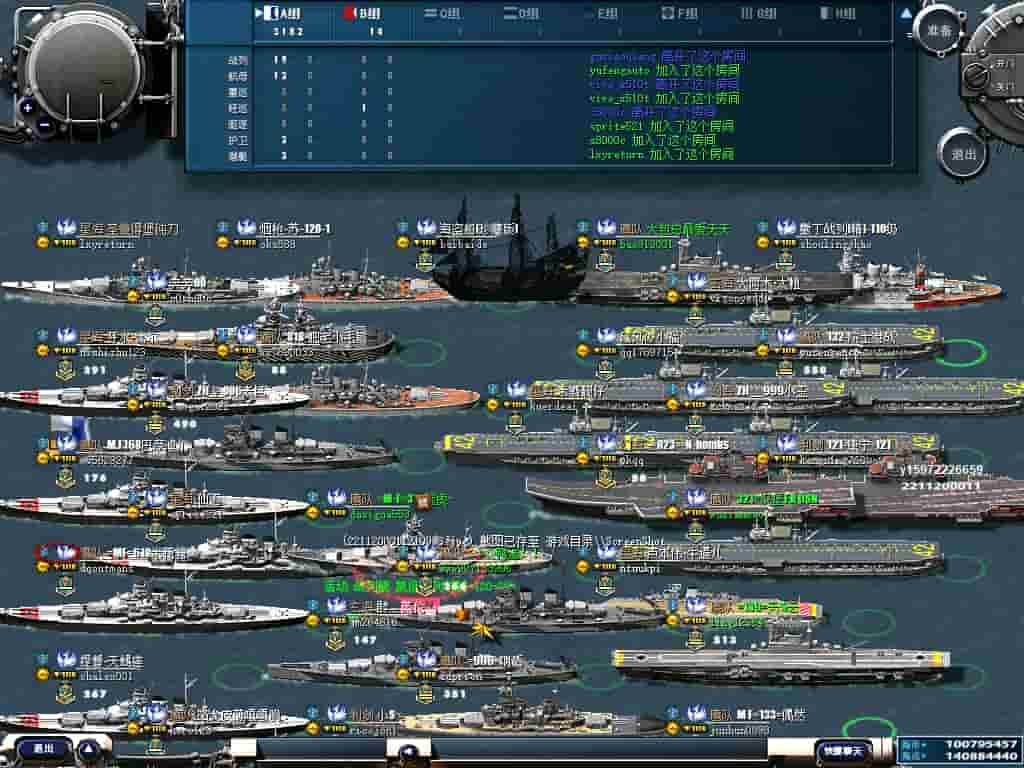The height and width of the screenshot is (768, 1024).
Task: Open the chat button beside the credits readout
Action: (x=842, y=749)
